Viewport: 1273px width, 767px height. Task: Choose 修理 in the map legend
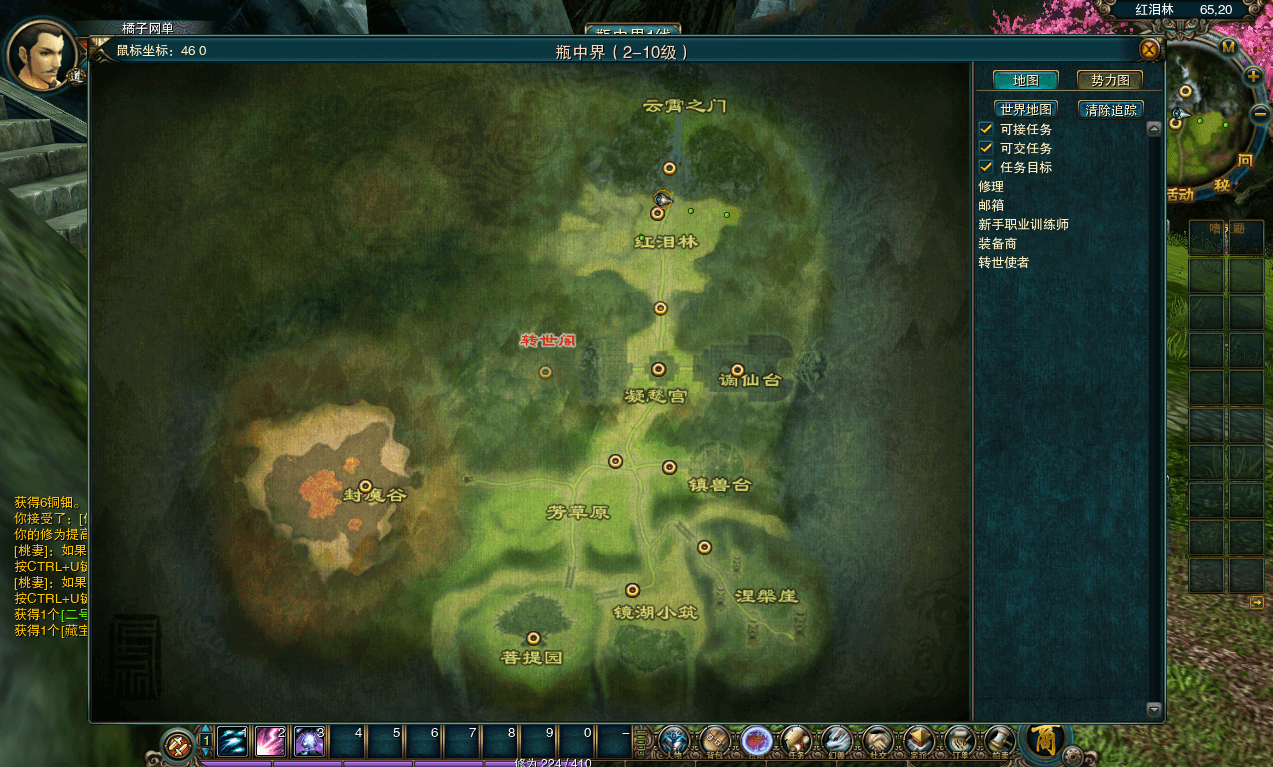tap(991, 186)
